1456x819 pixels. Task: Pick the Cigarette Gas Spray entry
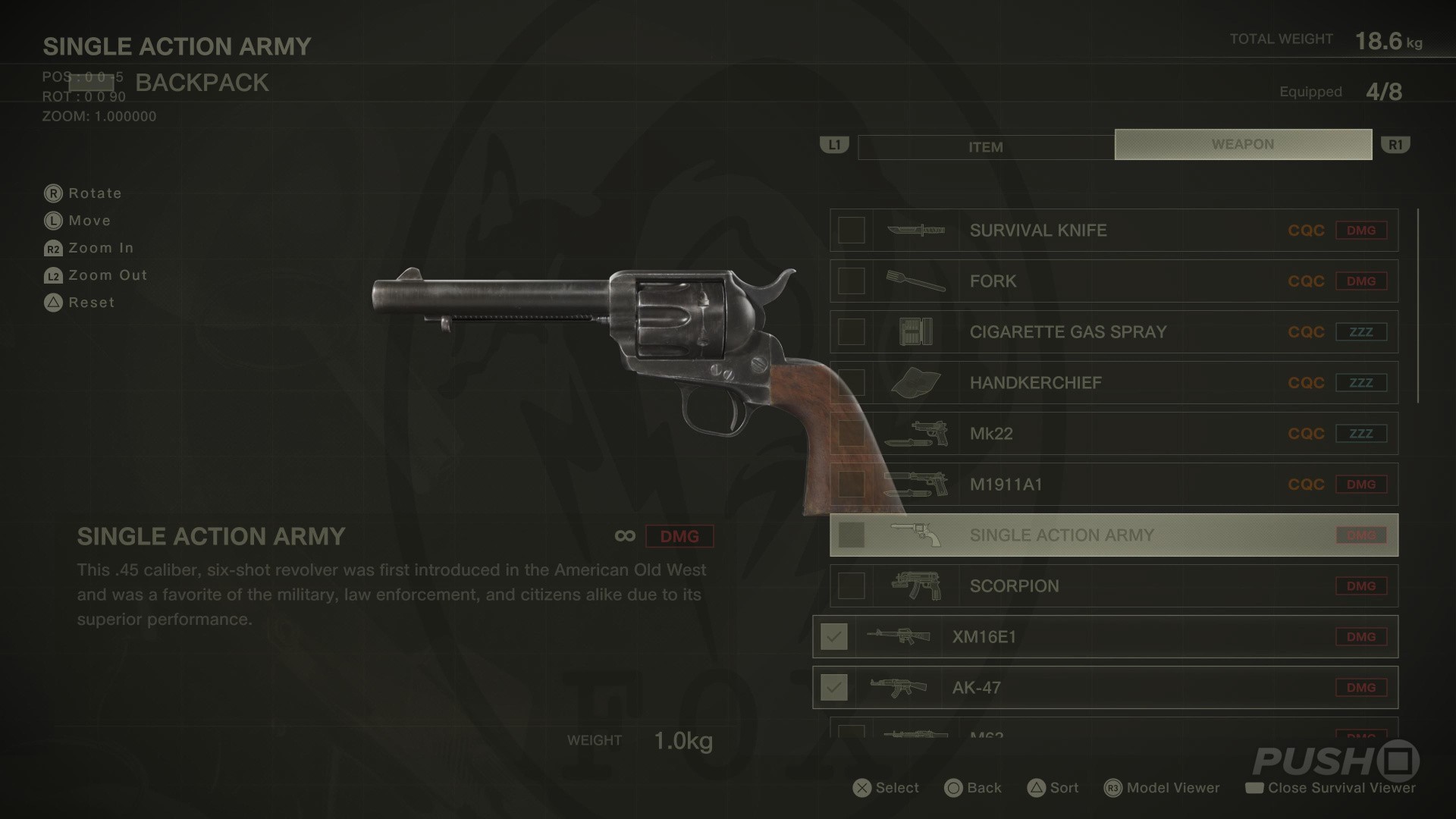pyautogui.click(x=1113, y=332)
